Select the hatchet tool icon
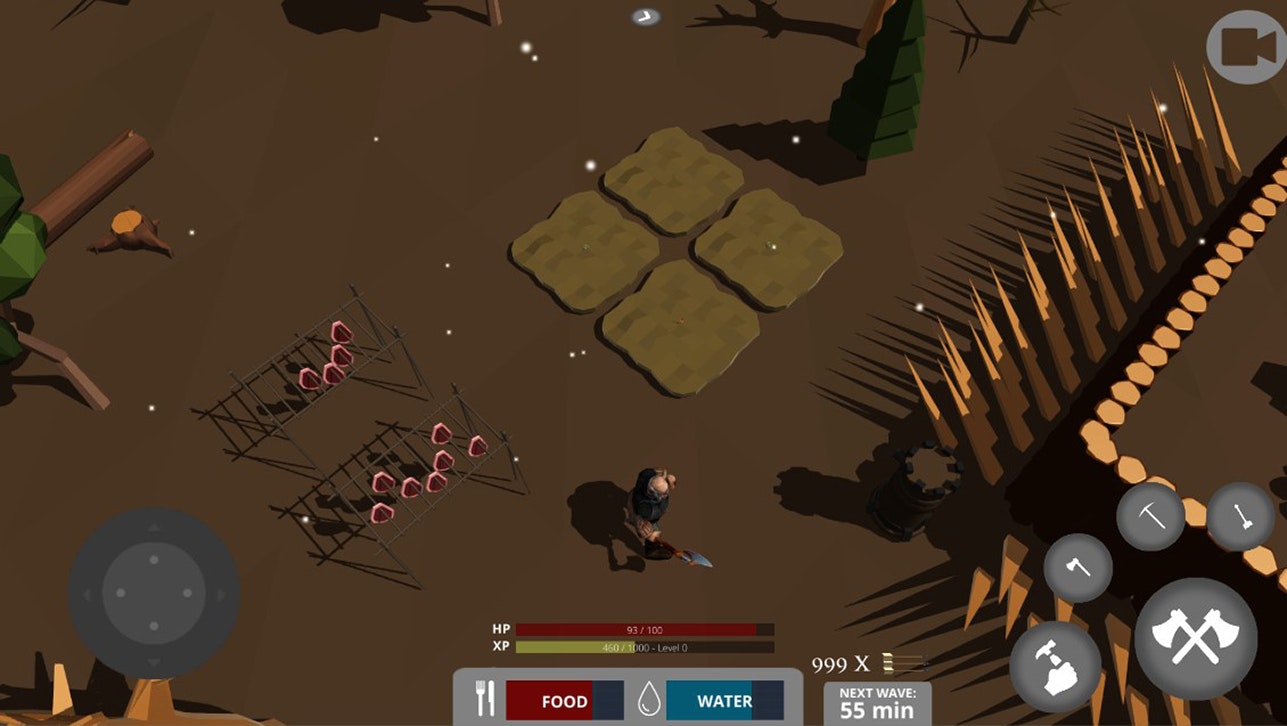 coord(1079,567)
